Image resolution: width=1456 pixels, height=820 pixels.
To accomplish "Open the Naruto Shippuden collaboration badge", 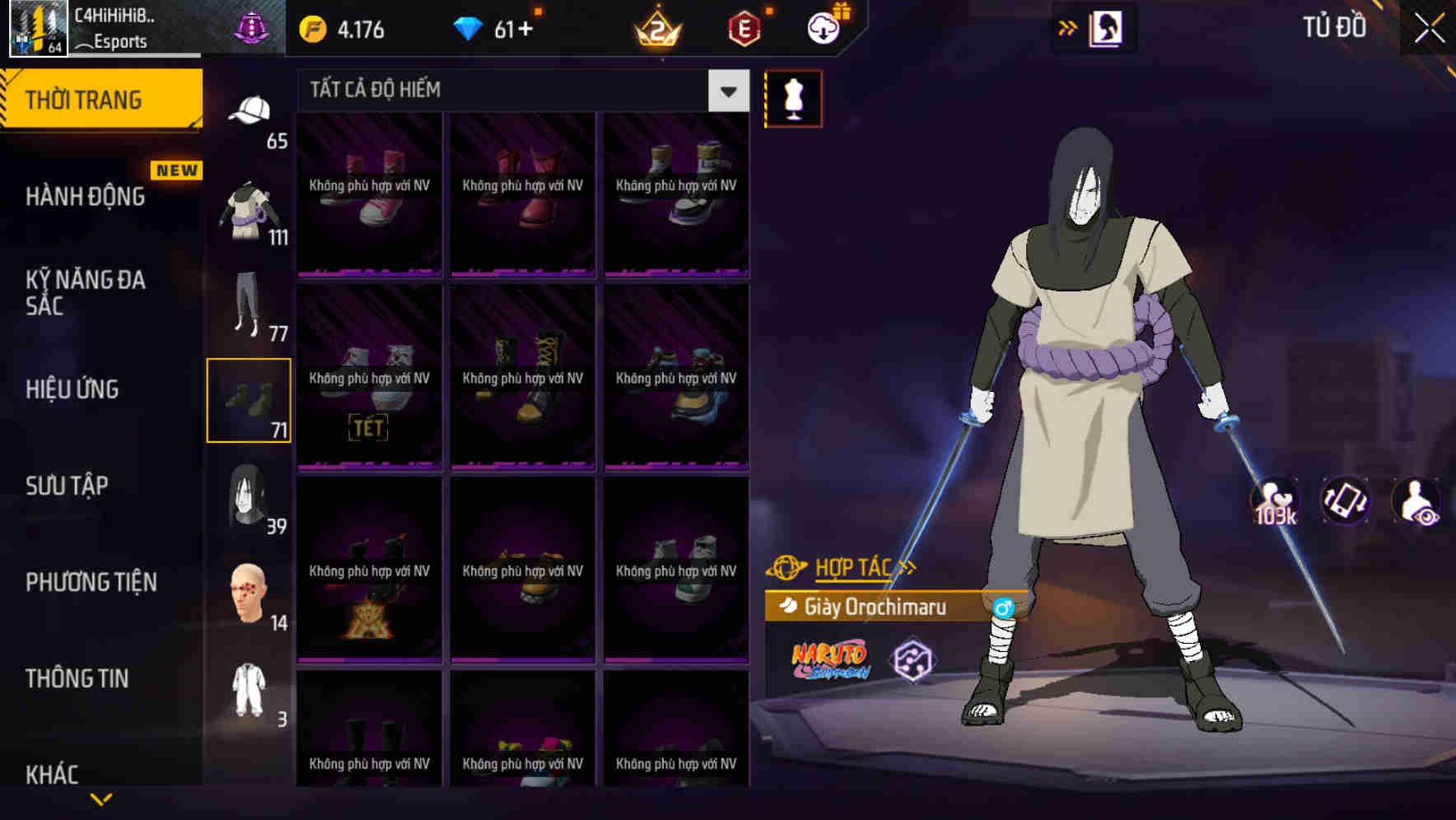I will (831, 660).
